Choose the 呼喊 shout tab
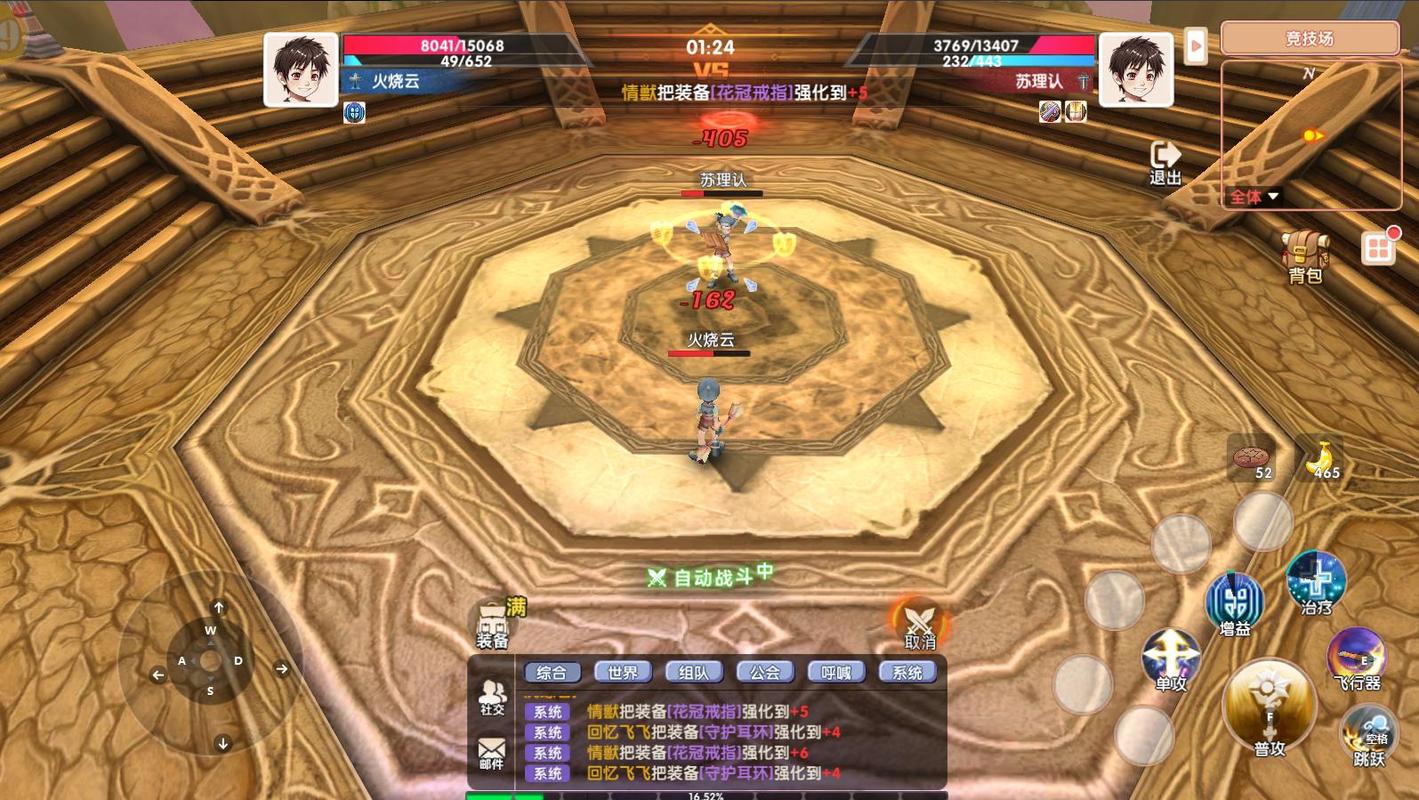 coord(836,673)
